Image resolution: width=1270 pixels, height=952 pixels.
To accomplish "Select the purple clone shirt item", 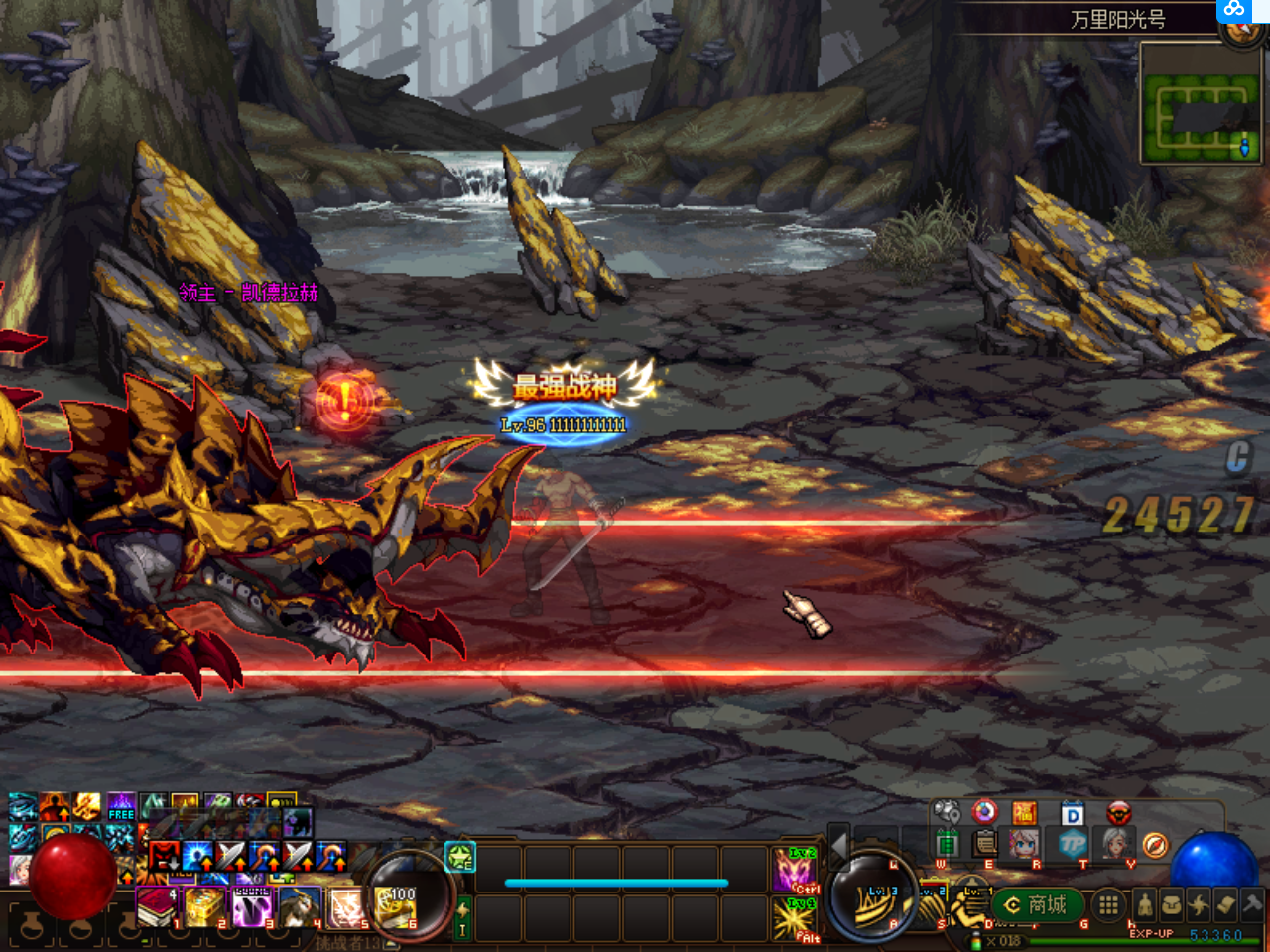I will 252,906.
